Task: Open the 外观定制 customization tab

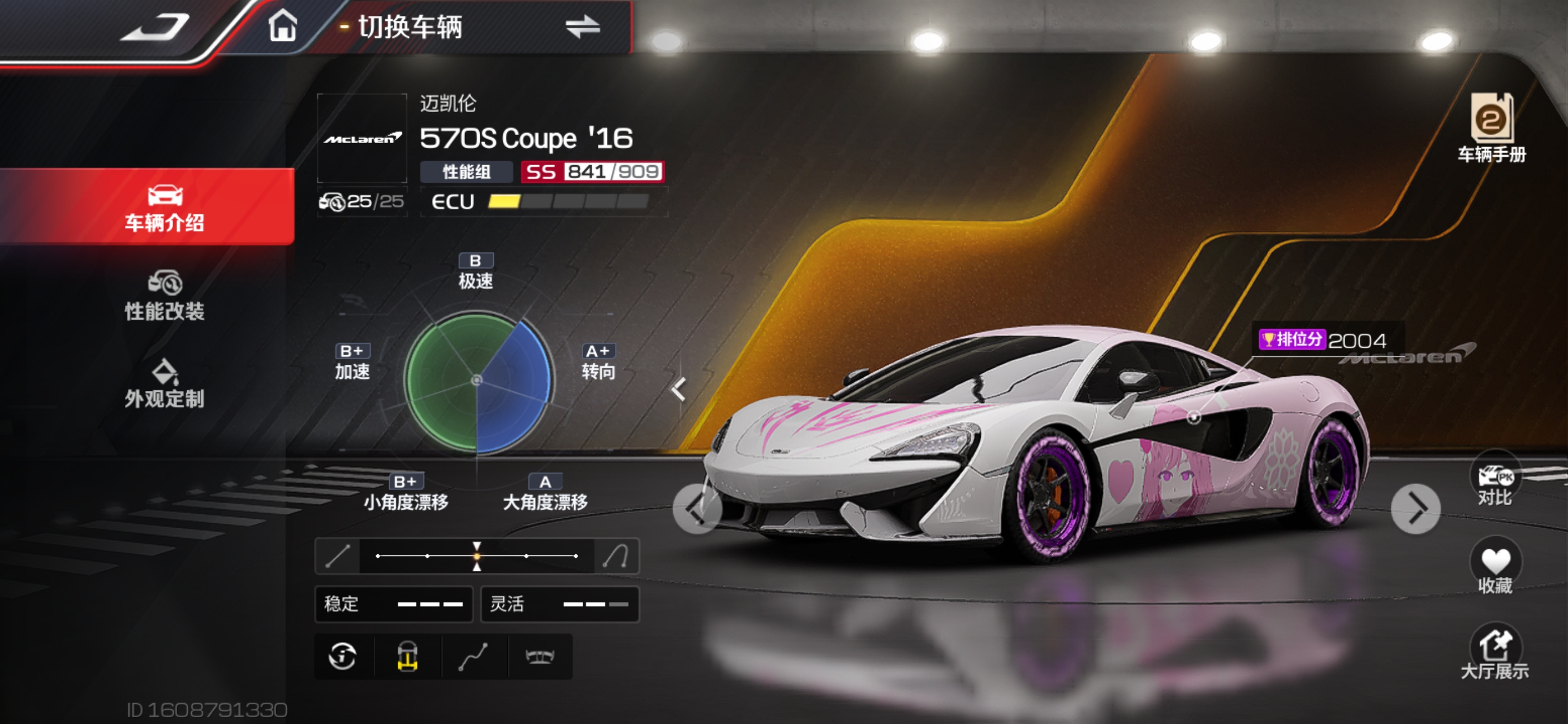Action: pyautogui.click(x=165, y=383)
